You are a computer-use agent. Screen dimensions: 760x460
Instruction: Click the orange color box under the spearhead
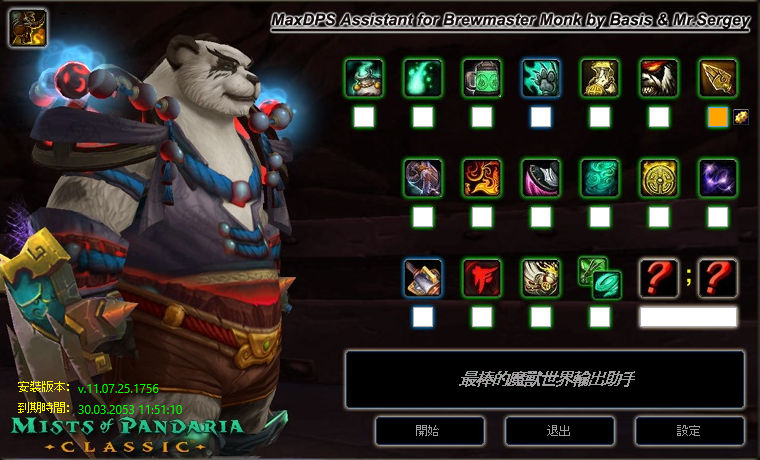[x=717, y=117]
